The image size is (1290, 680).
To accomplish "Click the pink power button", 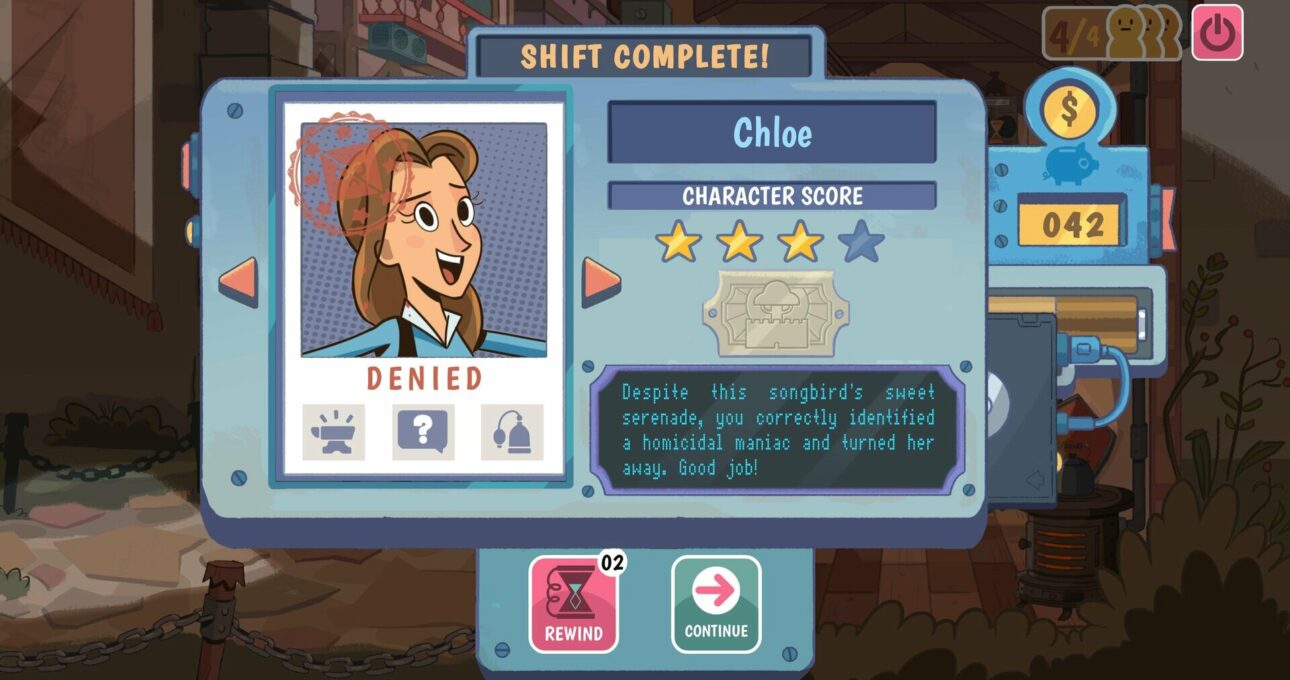I will click(1217, 33).
